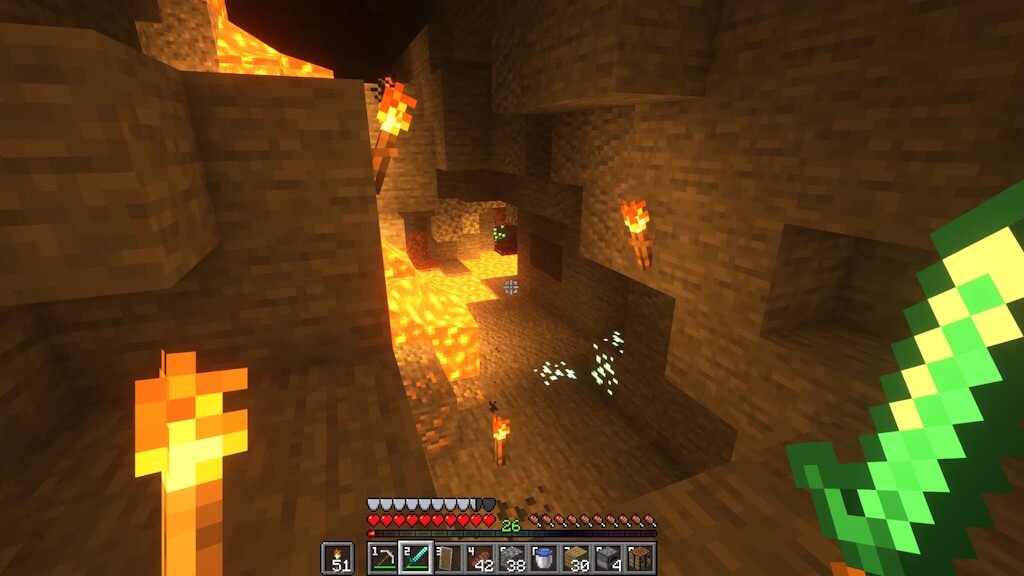Choose the water bucket slot
This screenshot has height=576, width=1024.
(544, 558)
